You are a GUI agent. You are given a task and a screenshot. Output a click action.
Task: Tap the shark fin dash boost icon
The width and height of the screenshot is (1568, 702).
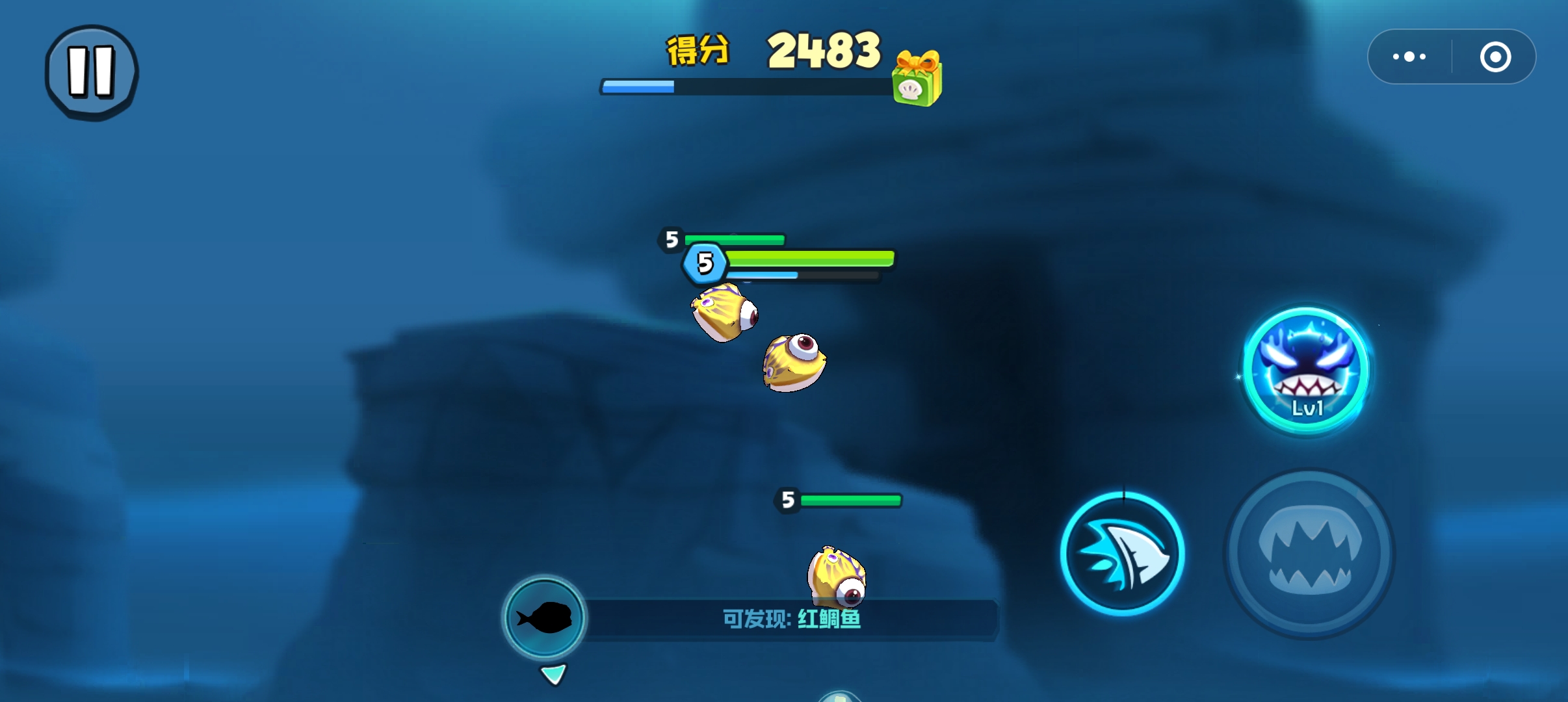(1123, 553)
